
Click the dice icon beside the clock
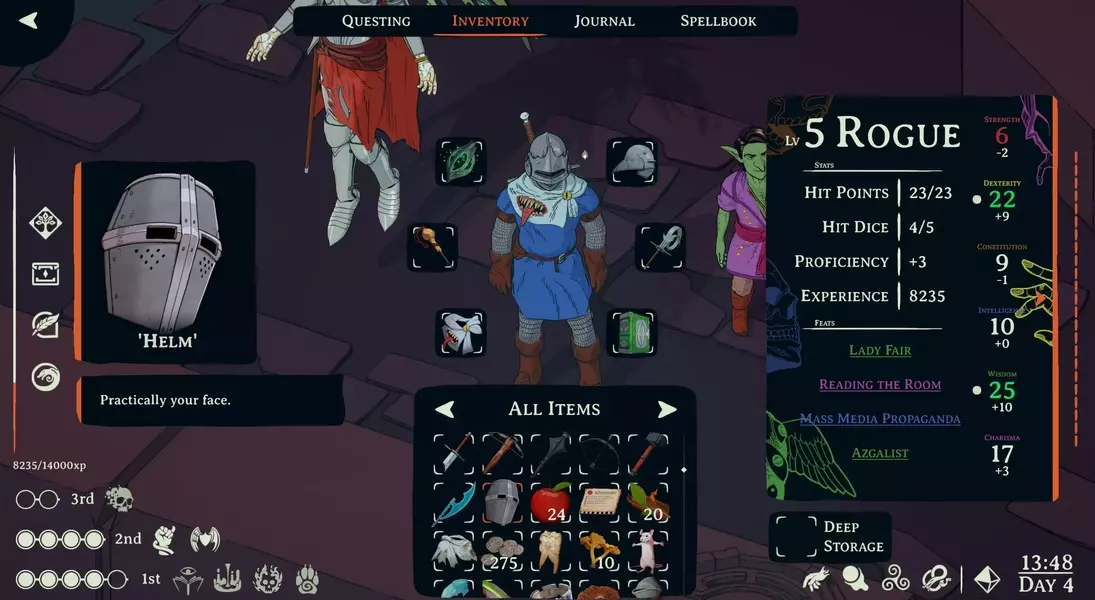(x=987, y=578)
